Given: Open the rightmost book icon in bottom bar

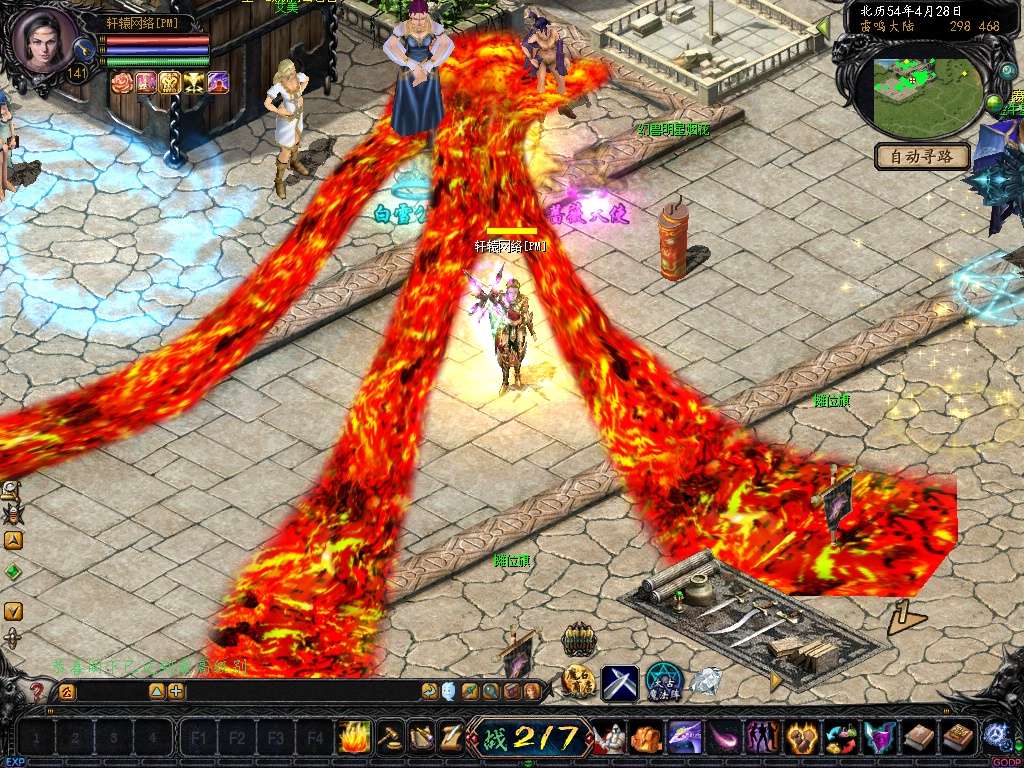Looking at the screenshot, I should [x=958, y=738].
